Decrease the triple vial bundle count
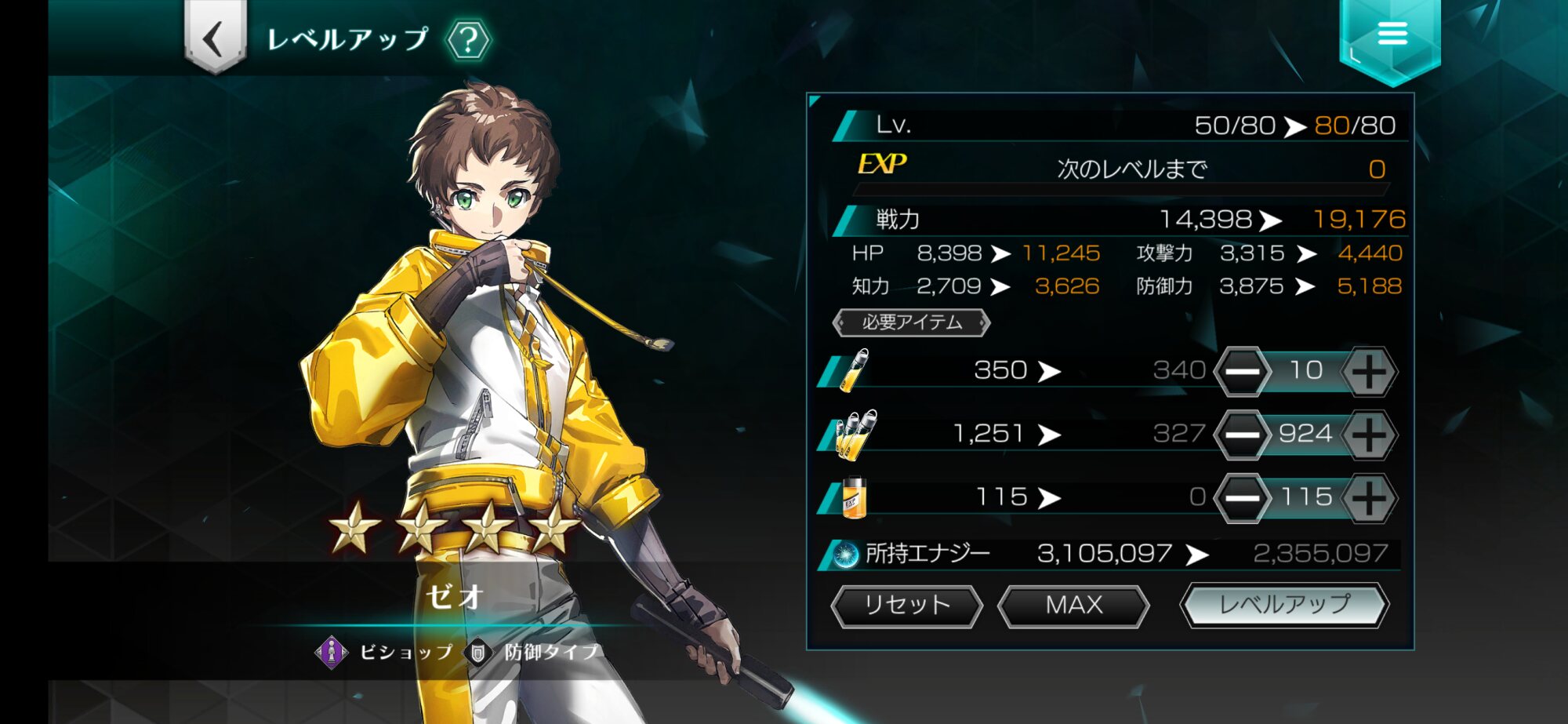 1242,435
